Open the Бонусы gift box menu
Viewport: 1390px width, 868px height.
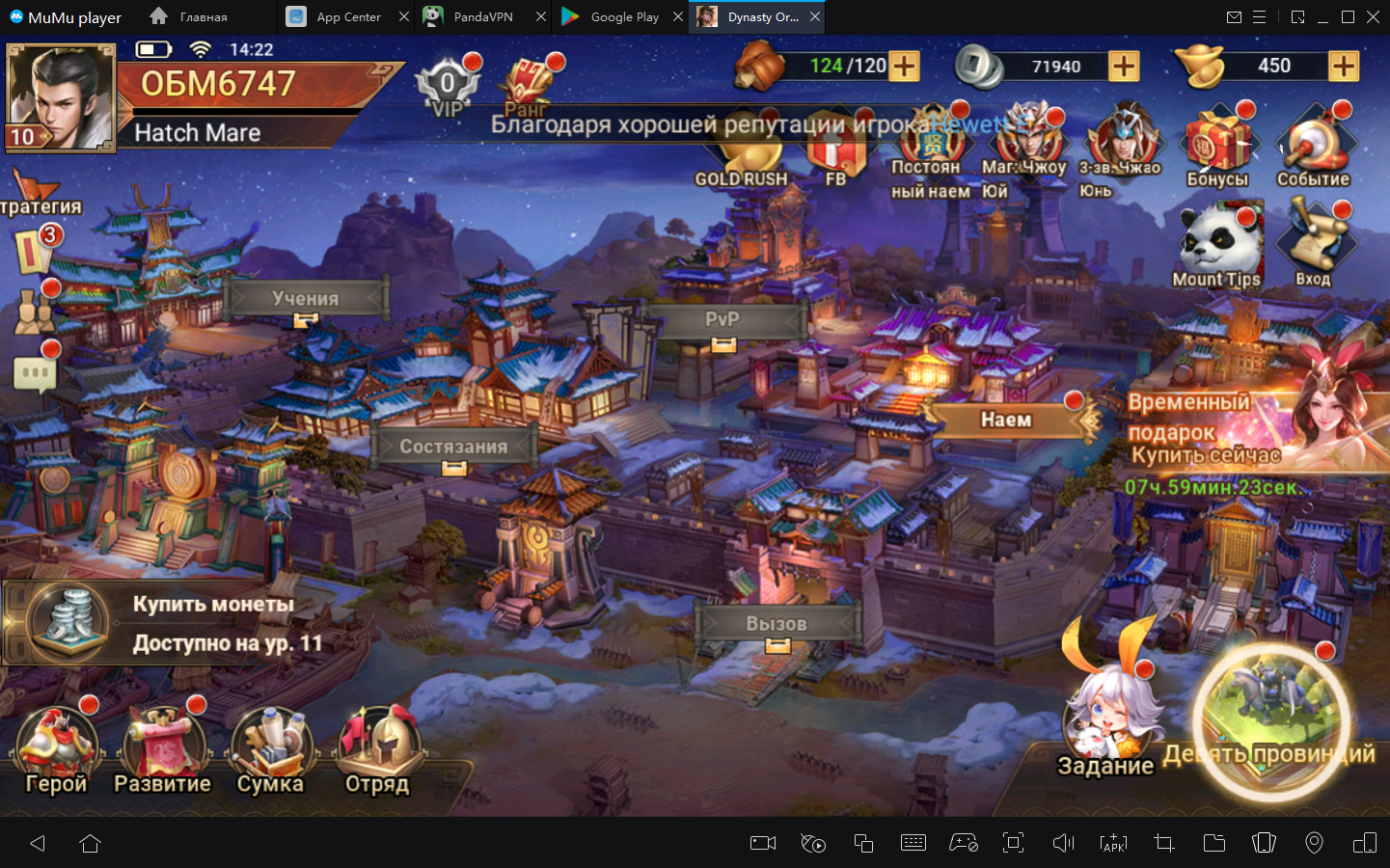[1217, 147]
